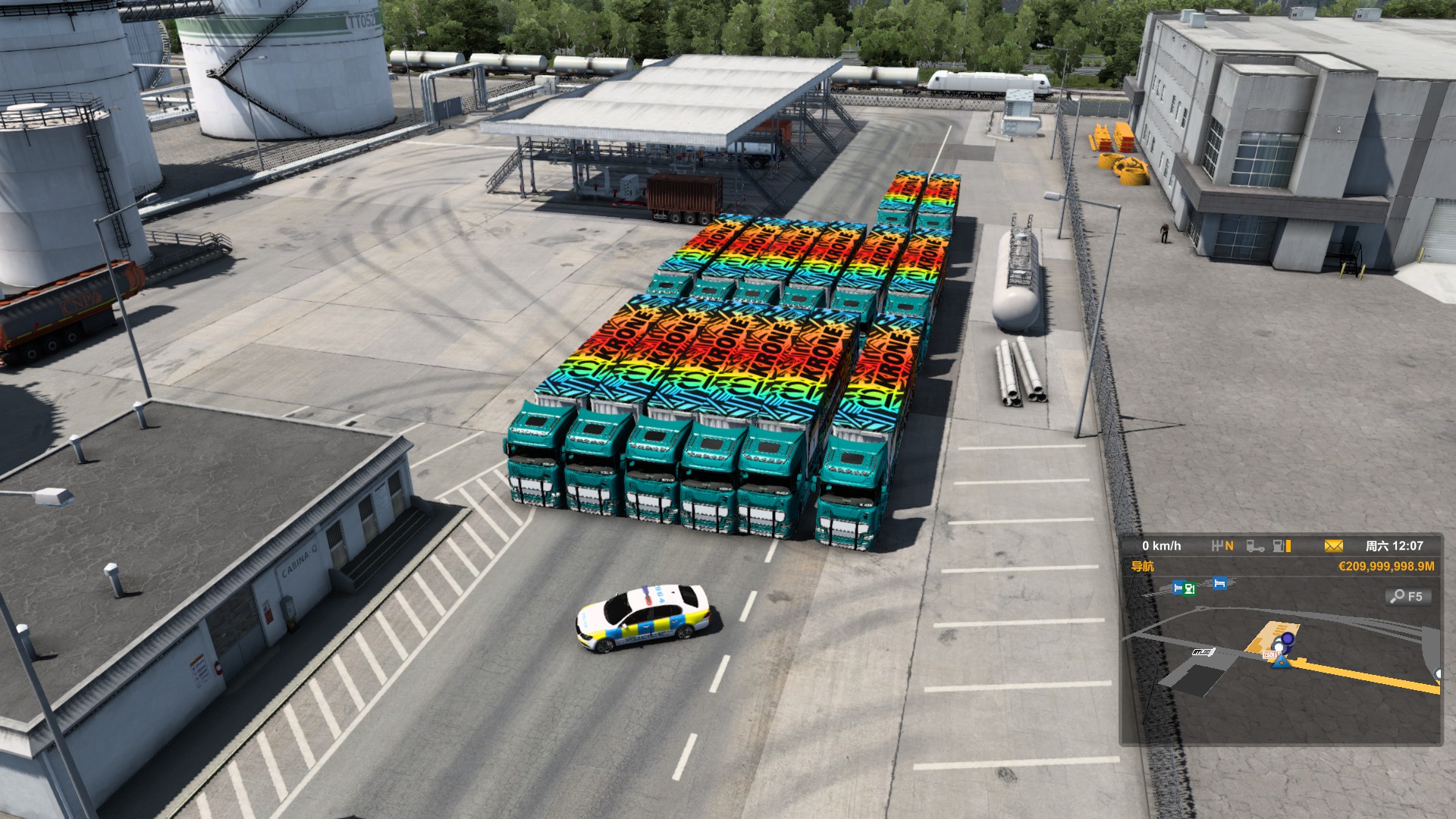Click the grey truck status icon
This screenshot has width=1456, height=819.
(1255, 546)
